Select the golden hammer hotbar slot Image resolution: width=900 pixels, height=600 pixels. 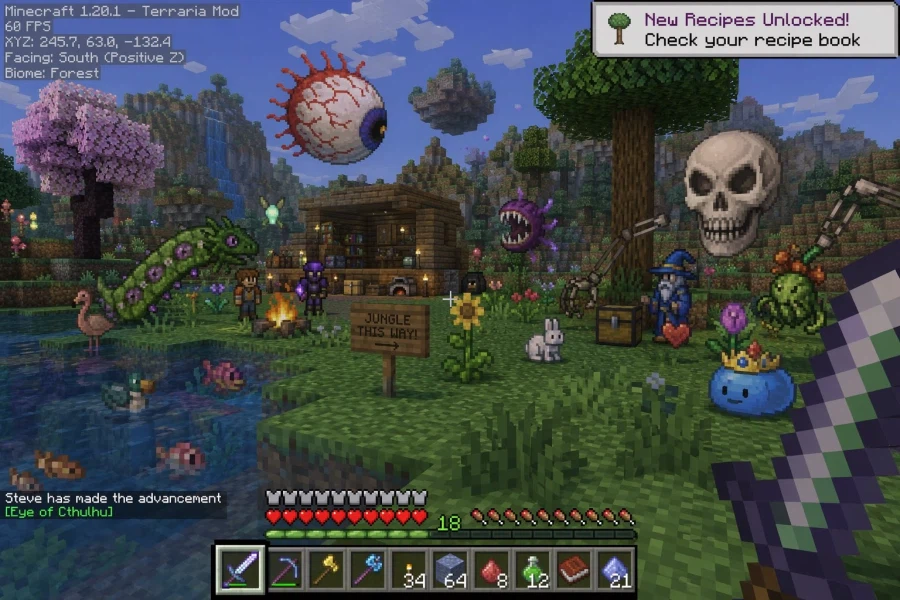(324, 569)
